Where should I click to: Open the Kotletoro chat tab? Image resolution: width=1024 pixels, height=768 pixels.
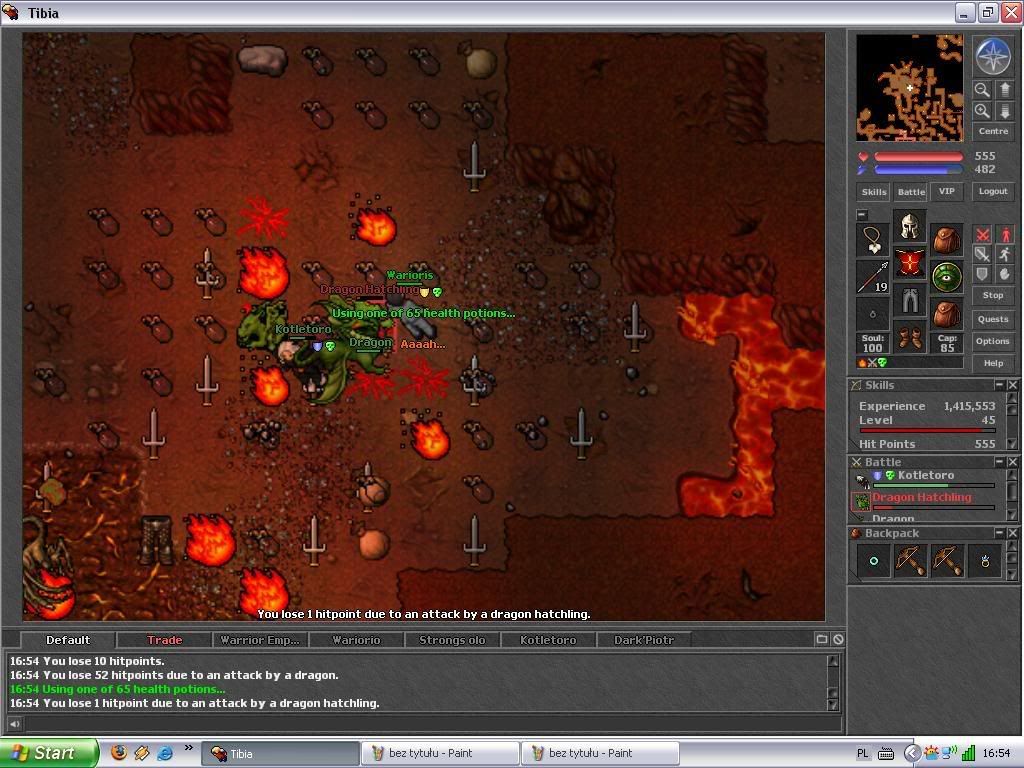pyautogui.click(x=548, y=640)
